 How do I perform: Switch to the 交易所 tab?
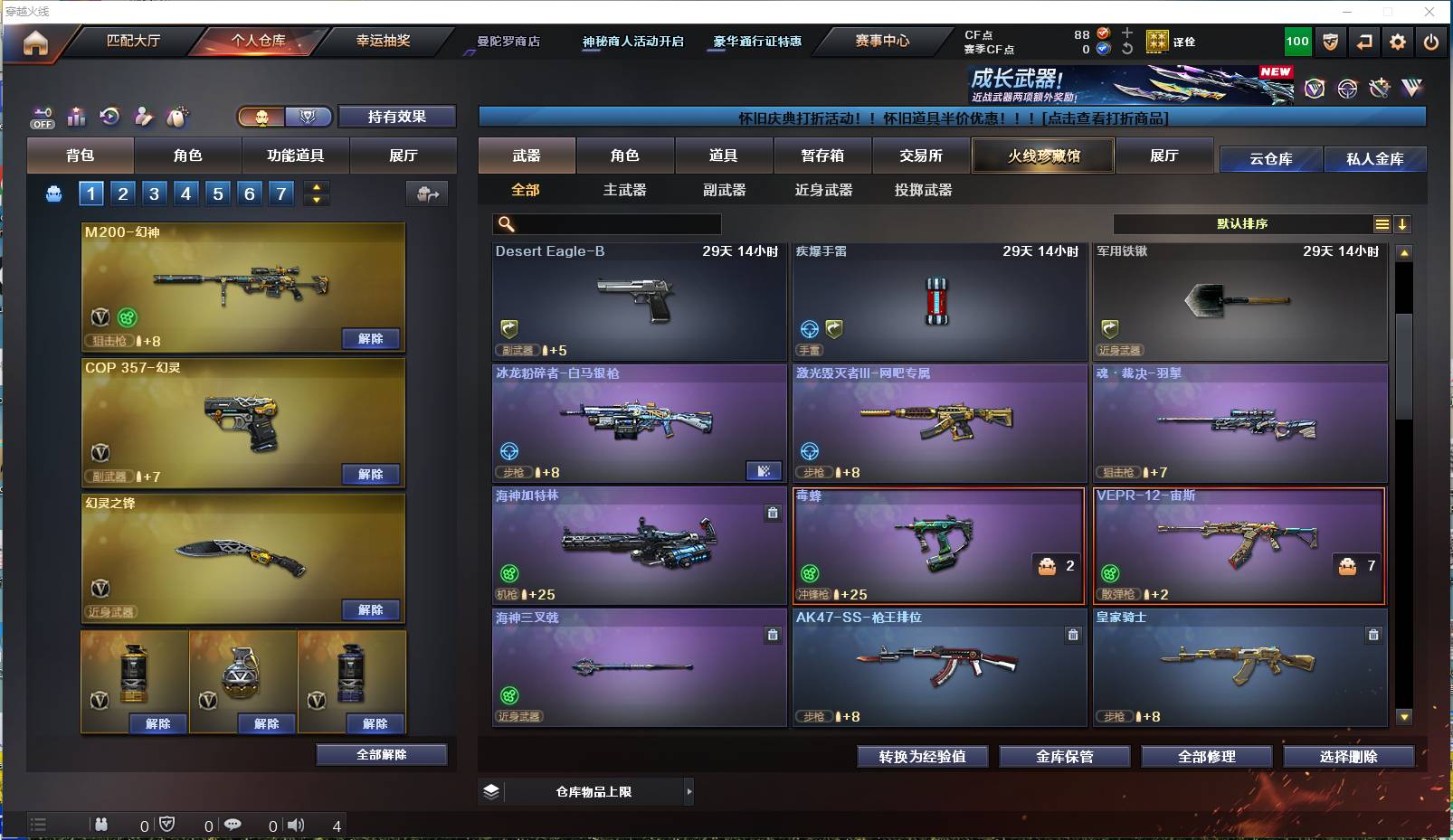(916, 156)
